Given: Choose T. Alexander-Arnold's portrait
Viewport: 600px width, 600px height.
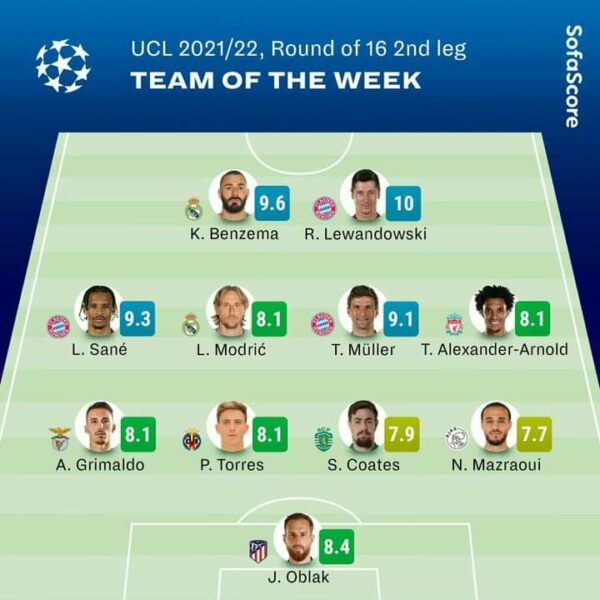Looking at the screenshot, I should [x=492, y=311].
